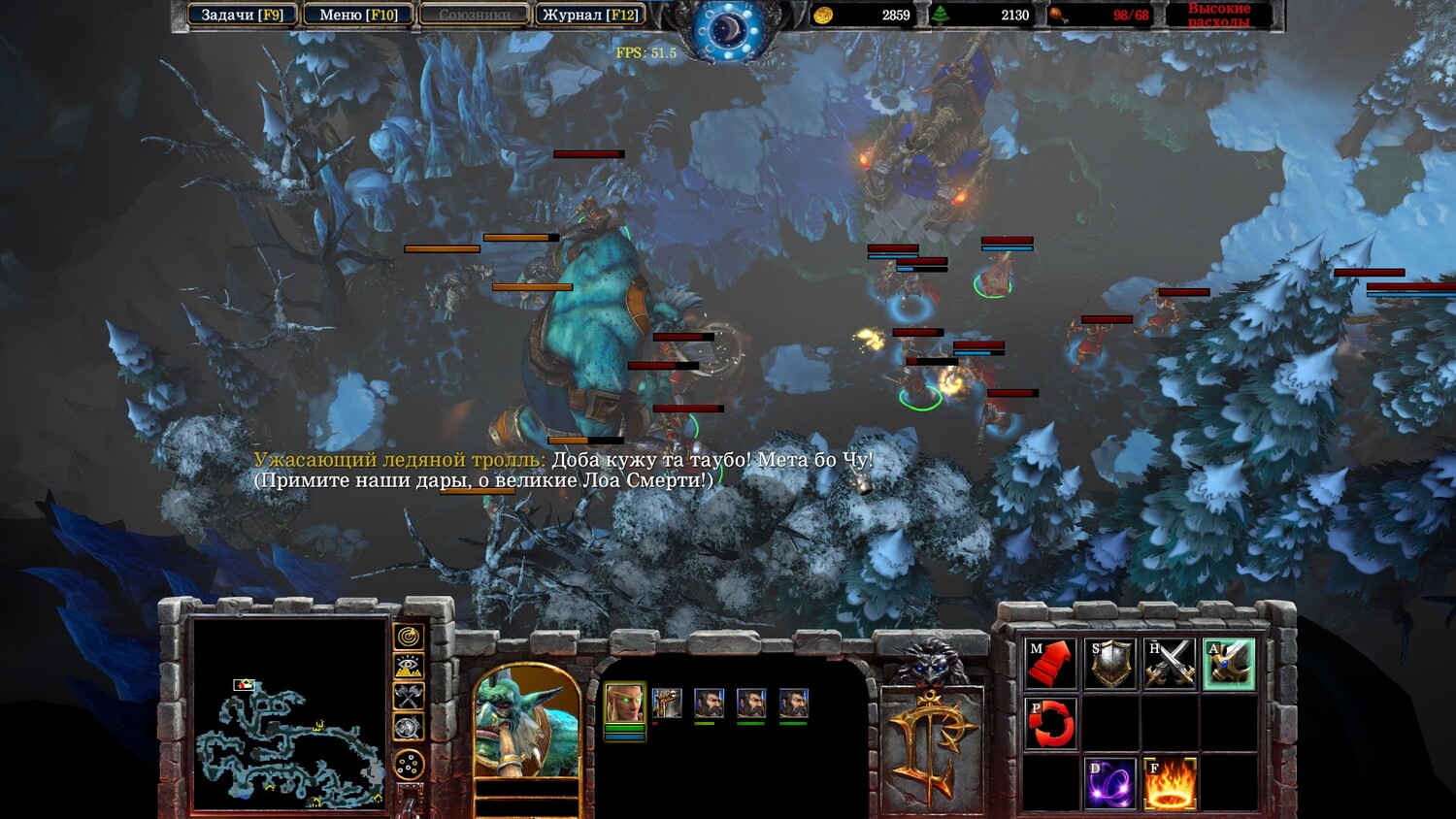
Task: Click the Союзники allies button
Action: 475,15
